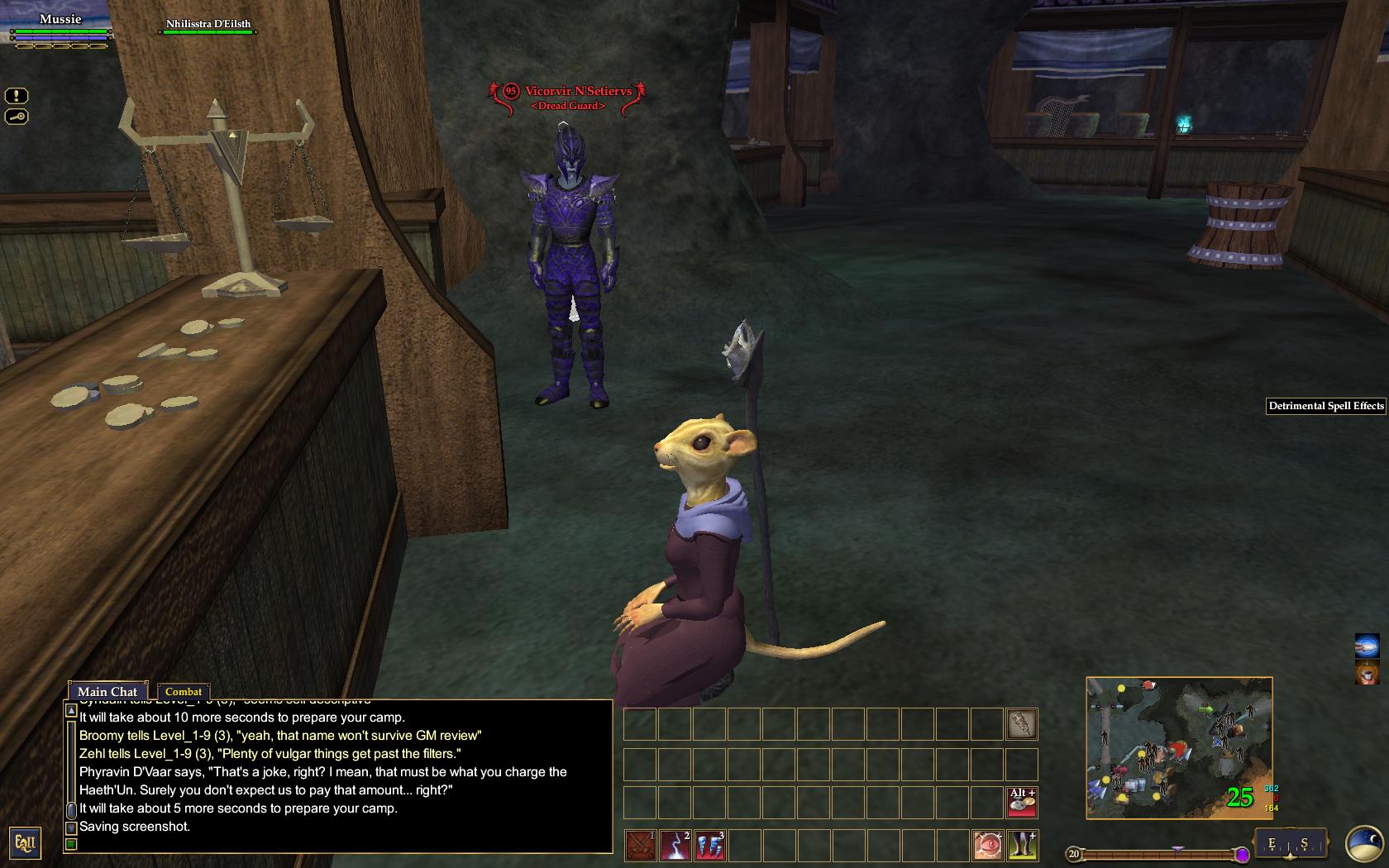
Task: Click the purple orb on the experience bar
Action: 1243,855
